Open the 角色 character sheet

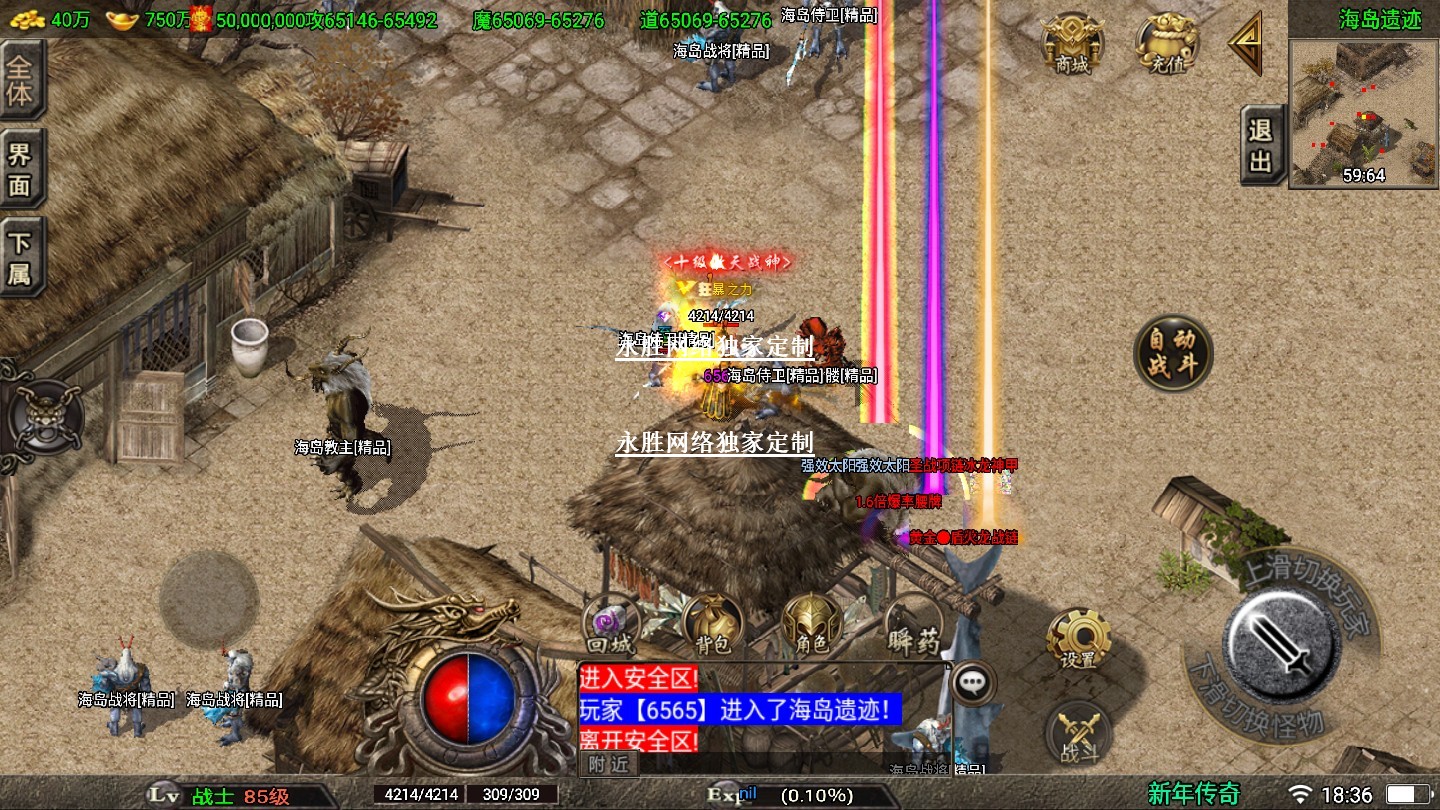point(812,625)
